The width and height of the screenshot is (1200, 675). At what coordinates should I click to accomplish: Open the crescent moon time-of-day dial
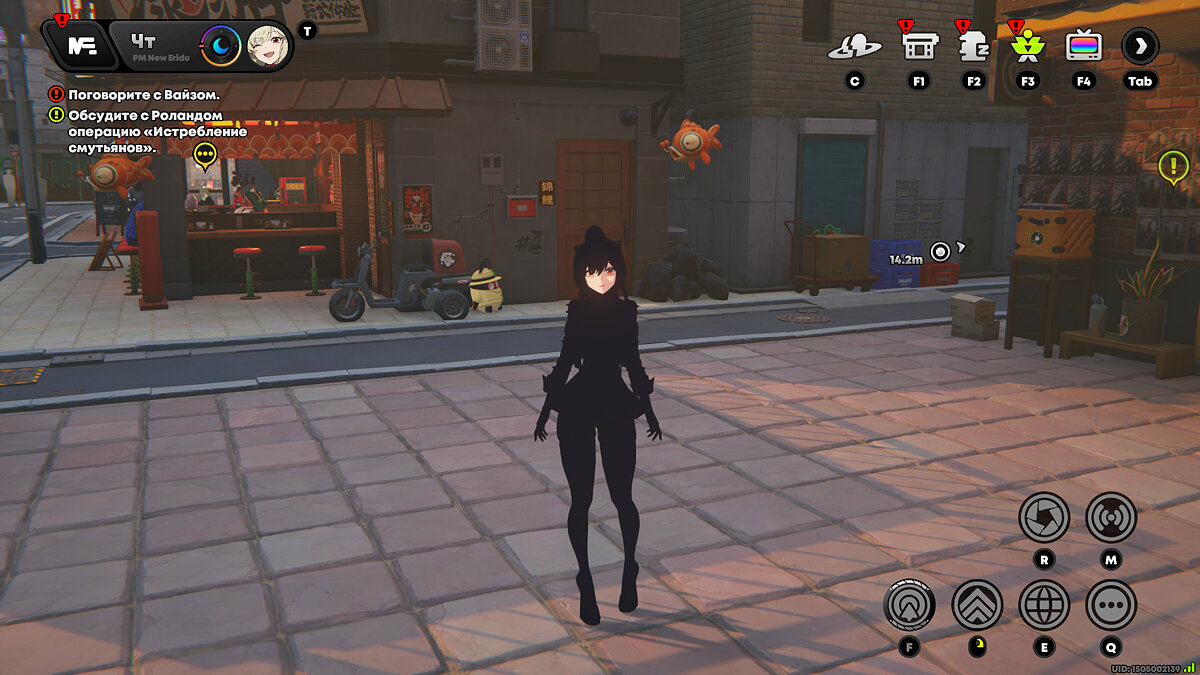click(221, 46)
